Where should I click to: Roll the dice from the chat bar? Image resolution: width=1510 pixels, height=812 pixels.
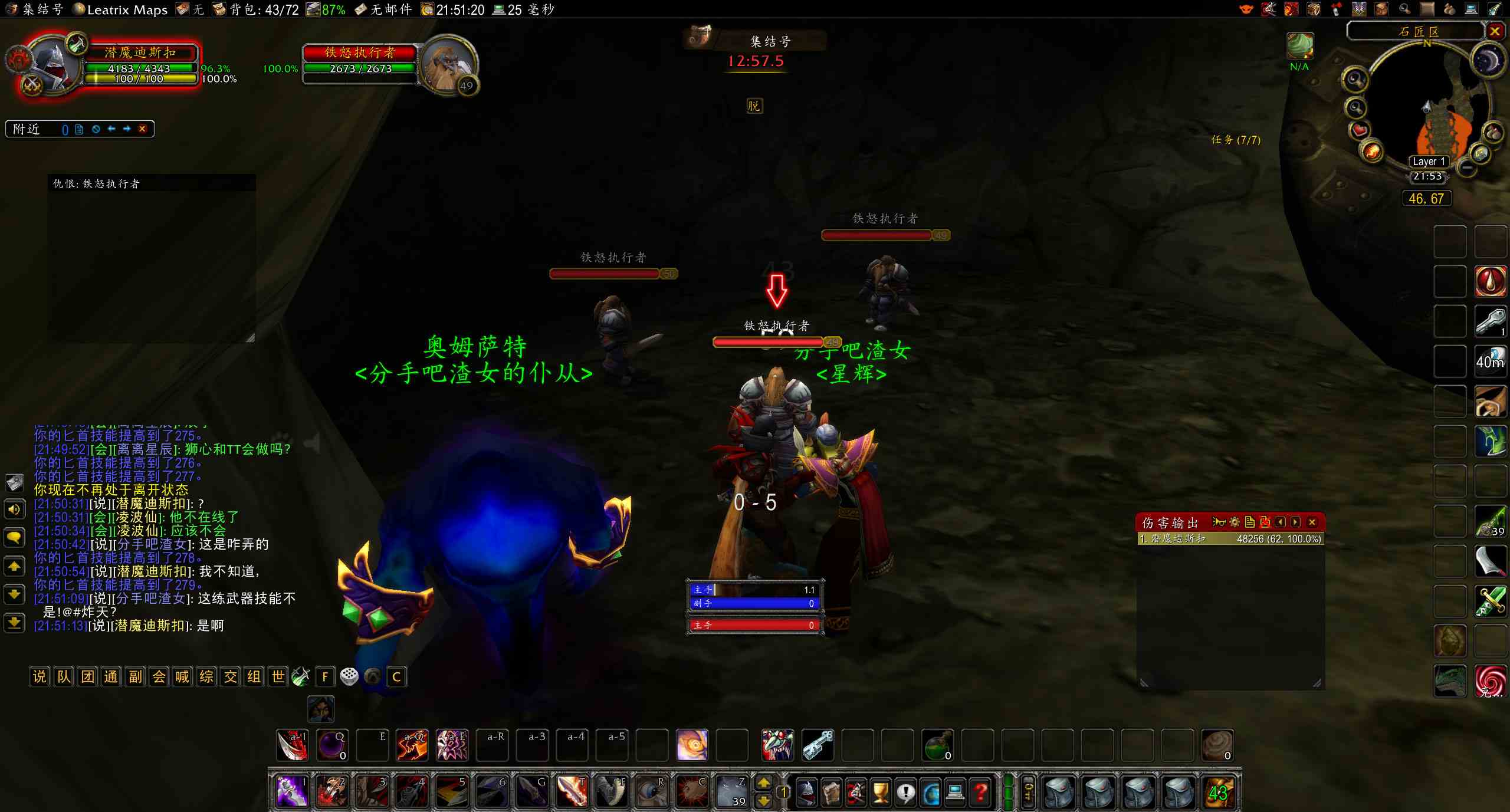coord(349,676)
